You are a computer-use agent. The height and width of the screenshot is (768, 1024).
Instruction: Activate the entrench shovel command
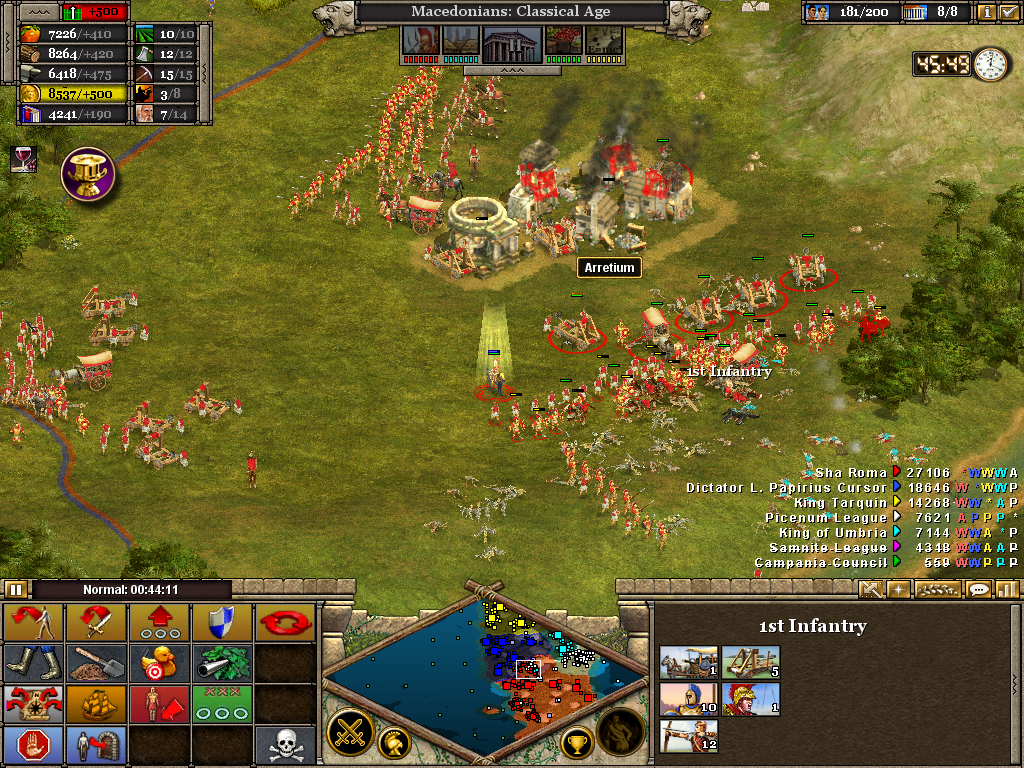point(95,662)
